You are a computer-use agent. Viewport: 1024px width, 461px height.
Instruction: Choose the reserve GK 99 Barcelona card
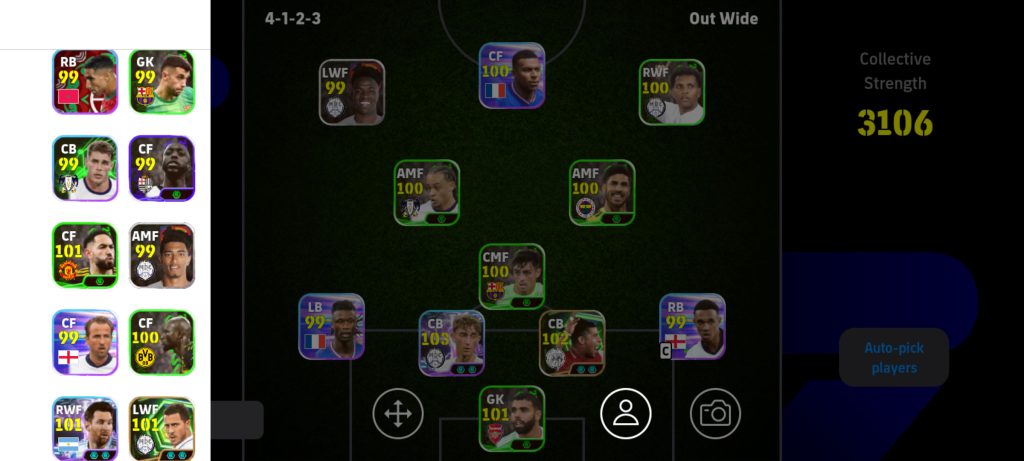tap(162, 82)
